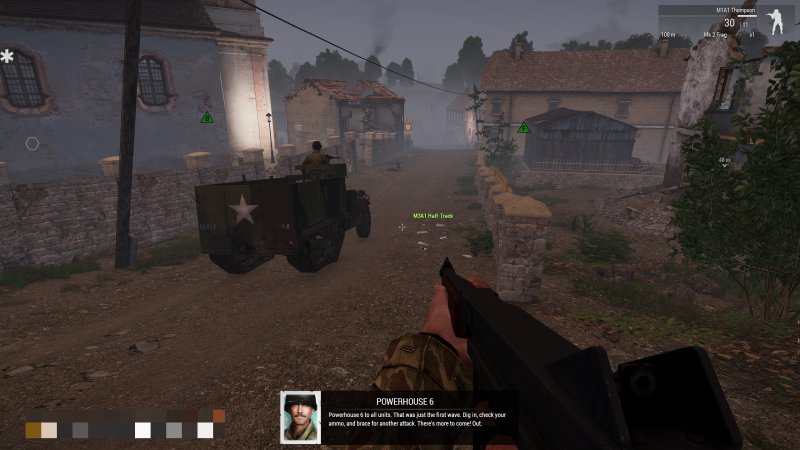Click the white hexagon waypoint marker
The height and width of the screenshot is (450, 800).
(32, 143)
